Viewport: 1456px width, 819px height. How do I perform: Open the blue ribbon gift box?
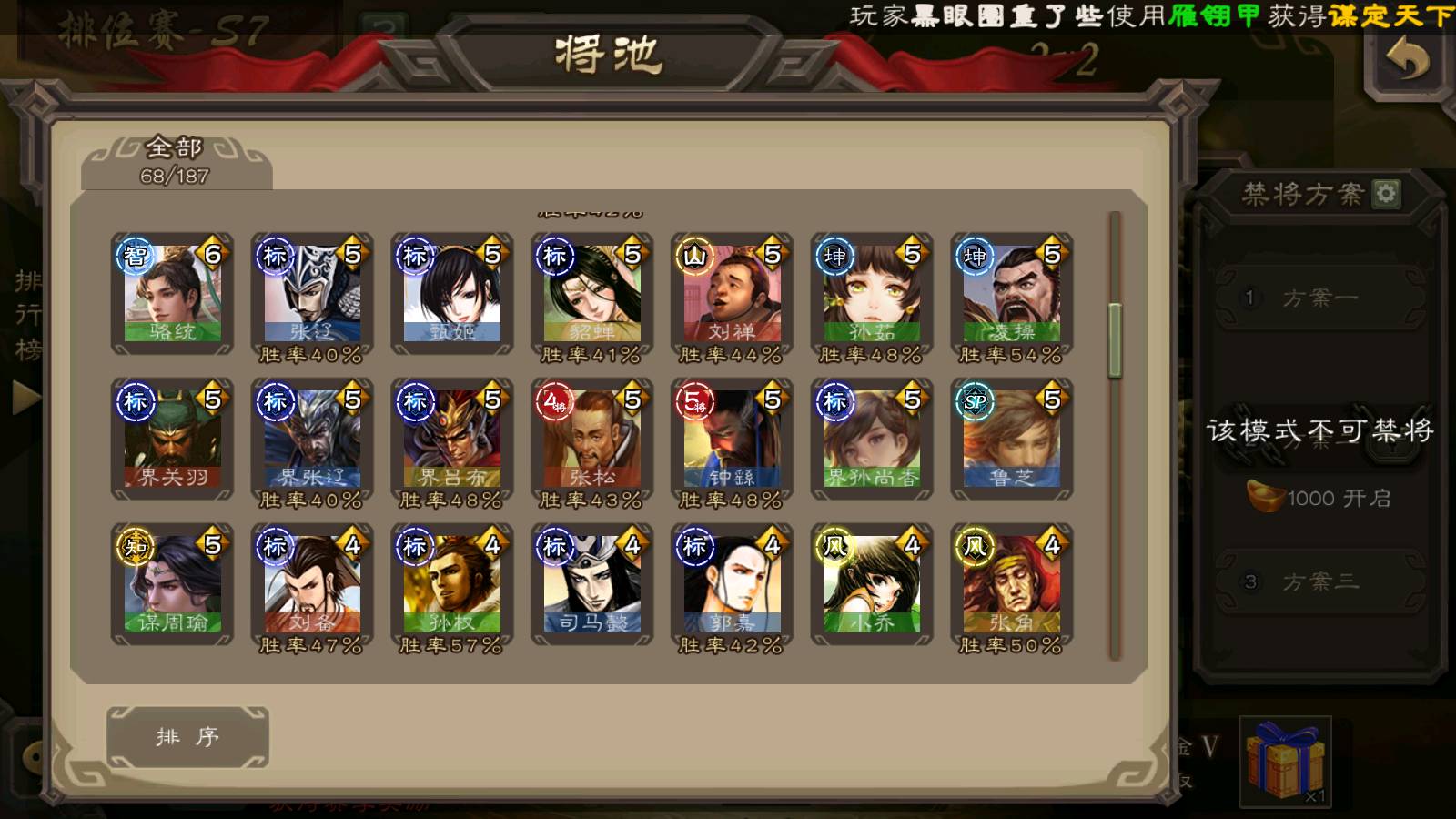1285,761
